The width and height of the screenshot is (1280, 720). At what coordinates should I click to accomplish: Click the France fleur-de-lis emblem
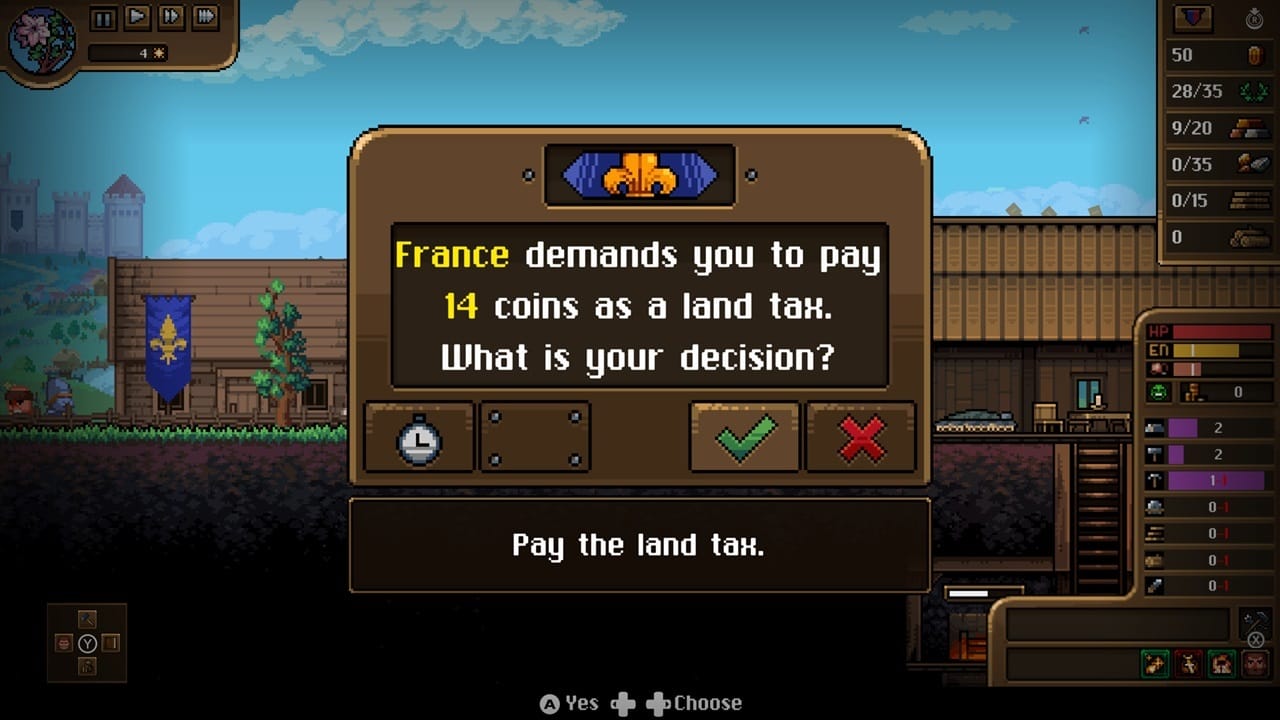[640, 175]
